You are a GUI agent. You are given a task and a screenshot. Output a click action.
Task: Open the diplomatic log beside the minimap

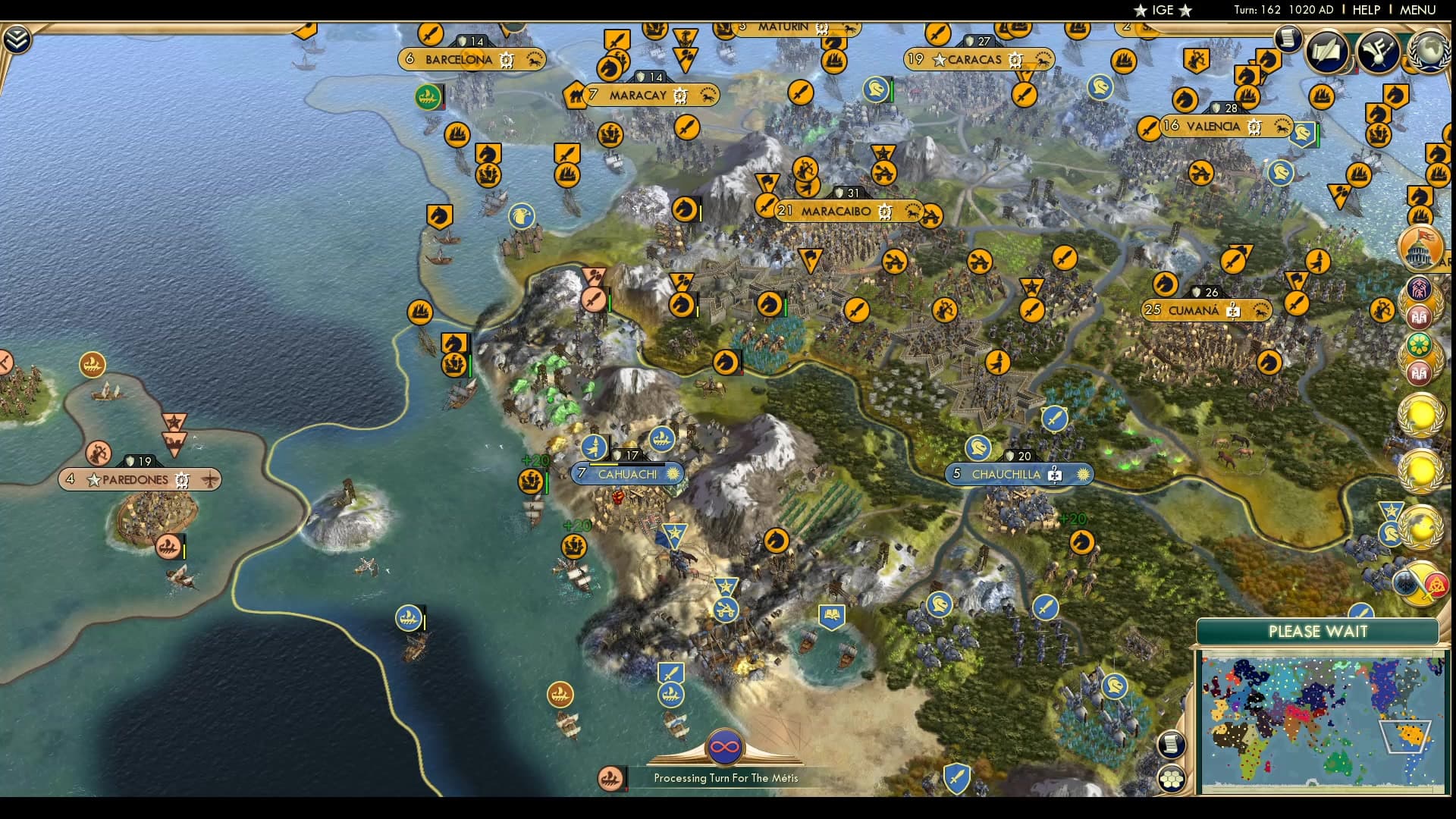click(x=1172, y=743)
